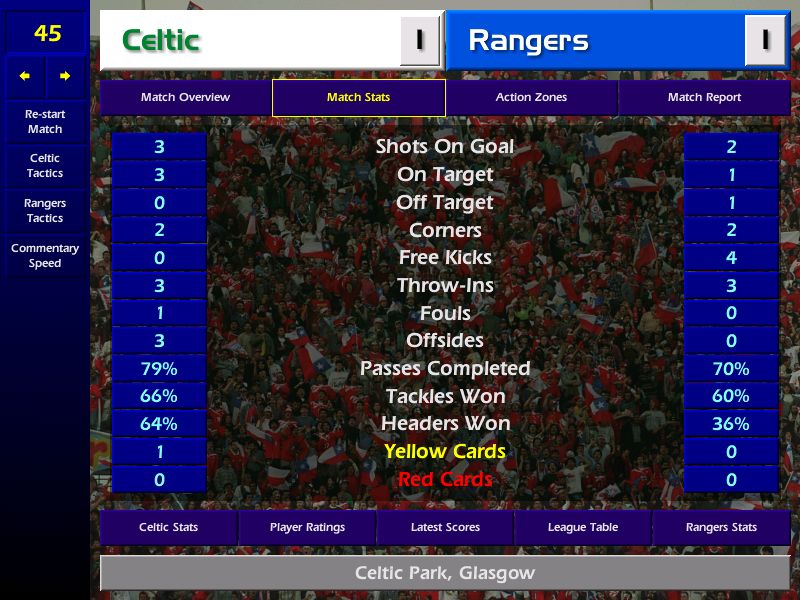Screen dimensions: 800x600
Task: Open Rangers Tactics
Action: coord(45,211)
